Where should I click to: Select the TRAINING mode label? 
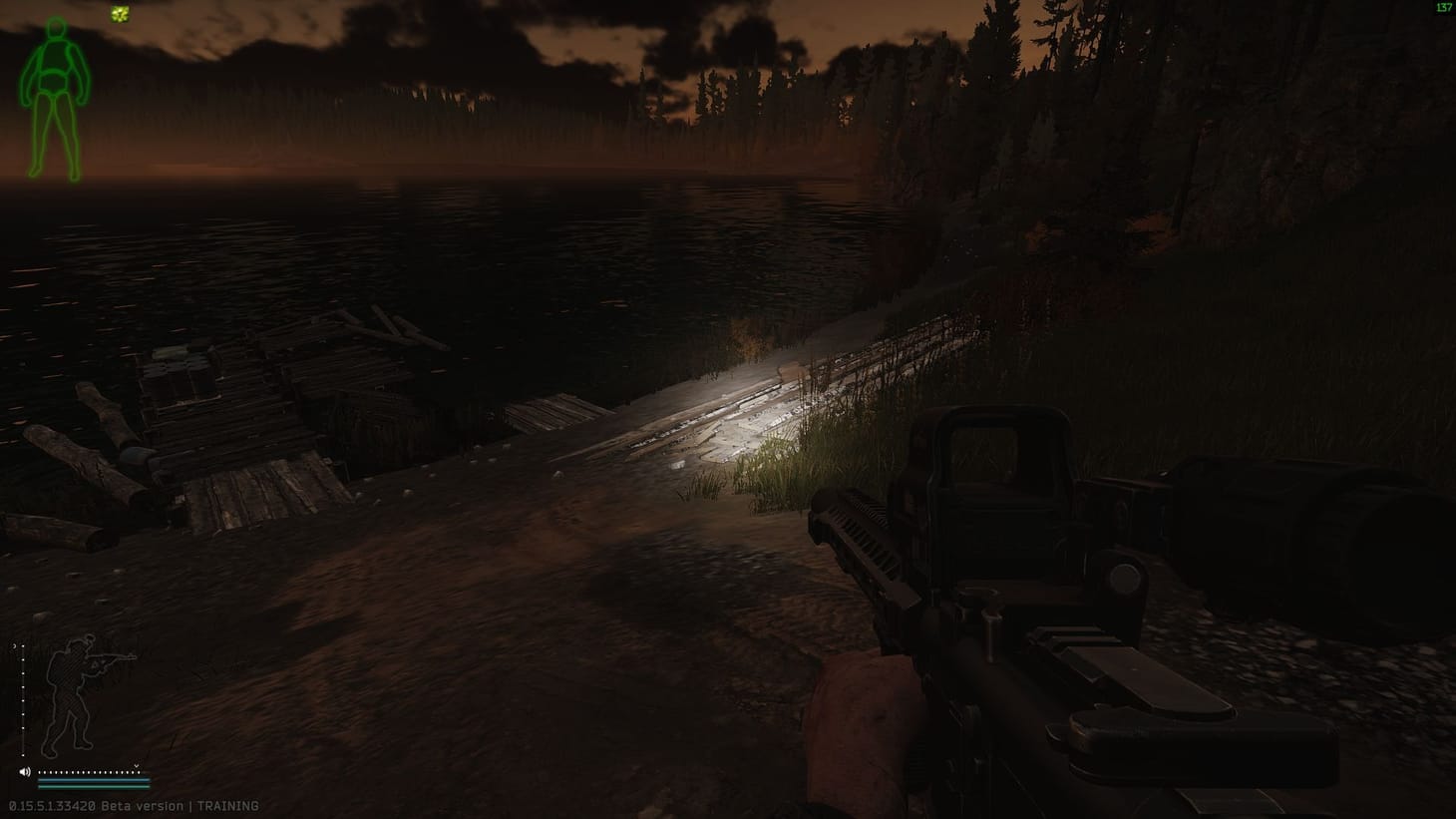point(227,805)
